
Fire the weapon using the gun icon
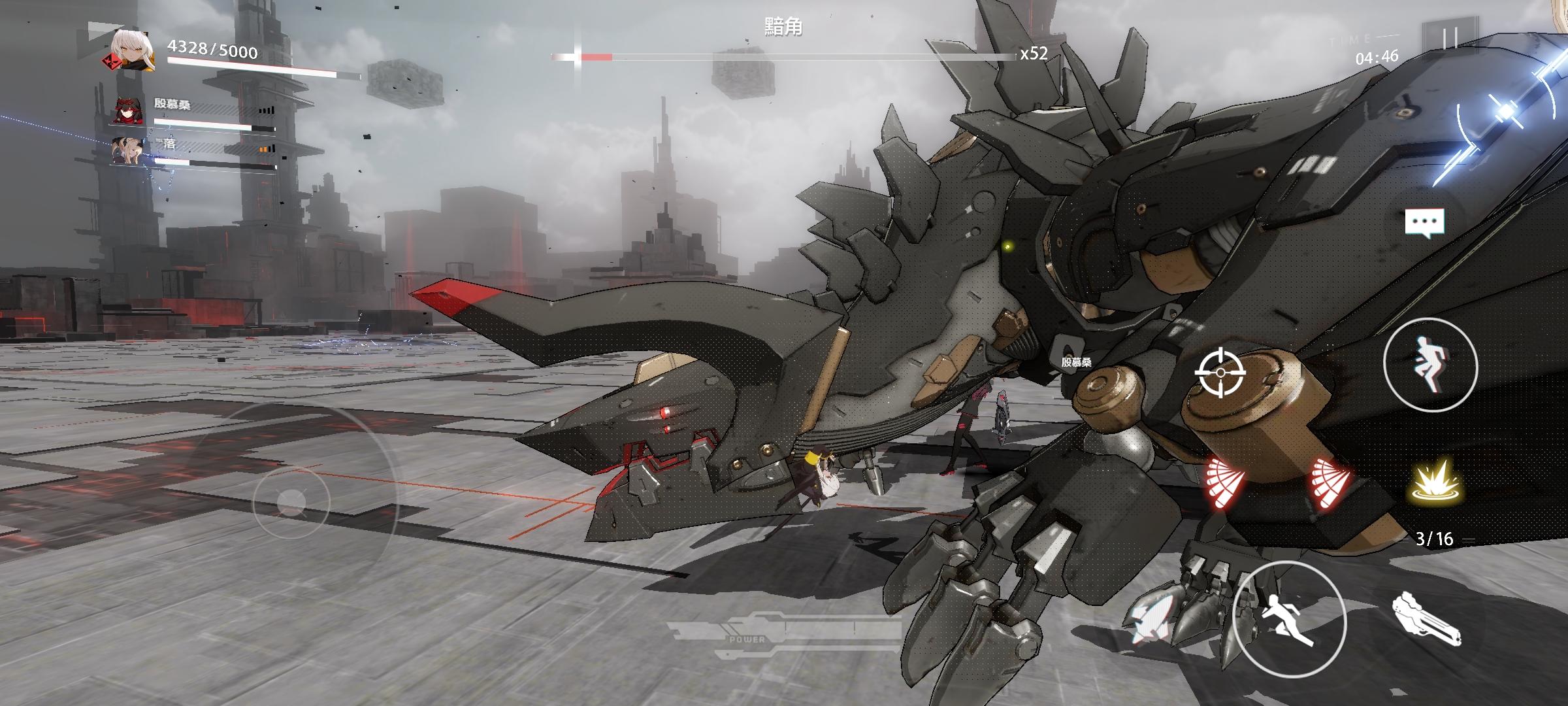coord(1426,620)
